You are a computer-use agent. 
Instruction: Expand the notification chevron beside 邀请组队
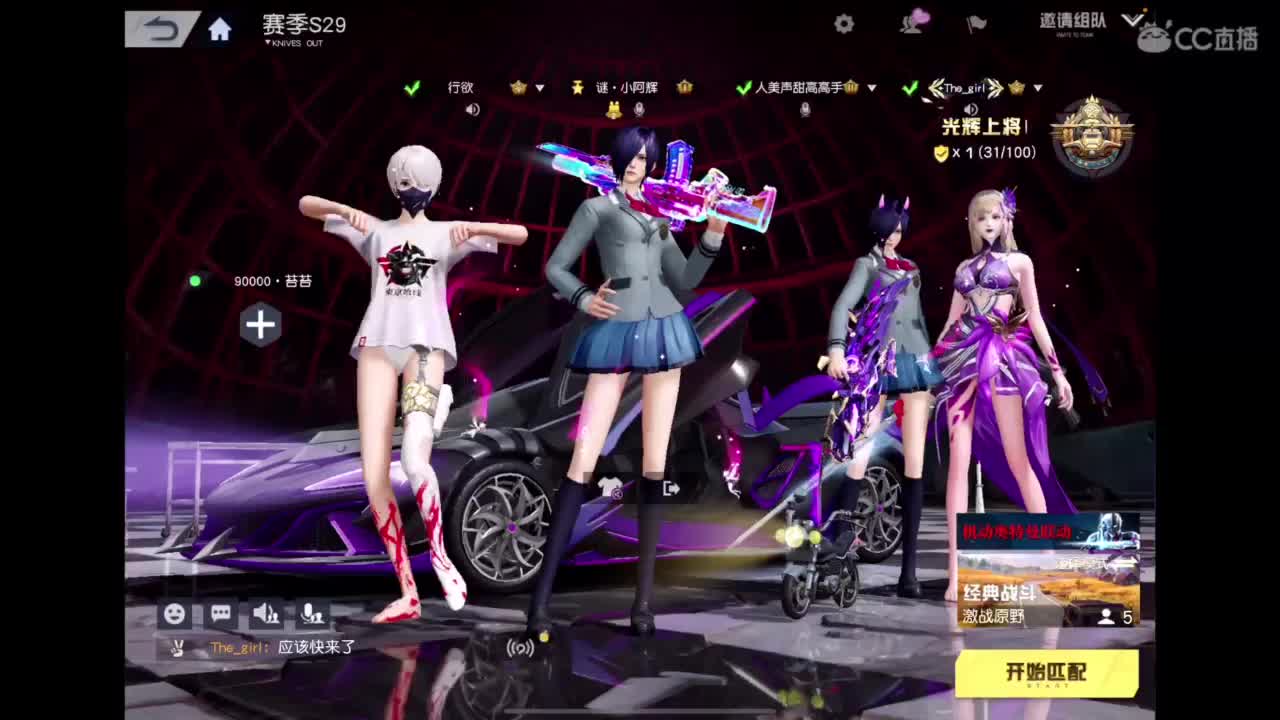1133,17
